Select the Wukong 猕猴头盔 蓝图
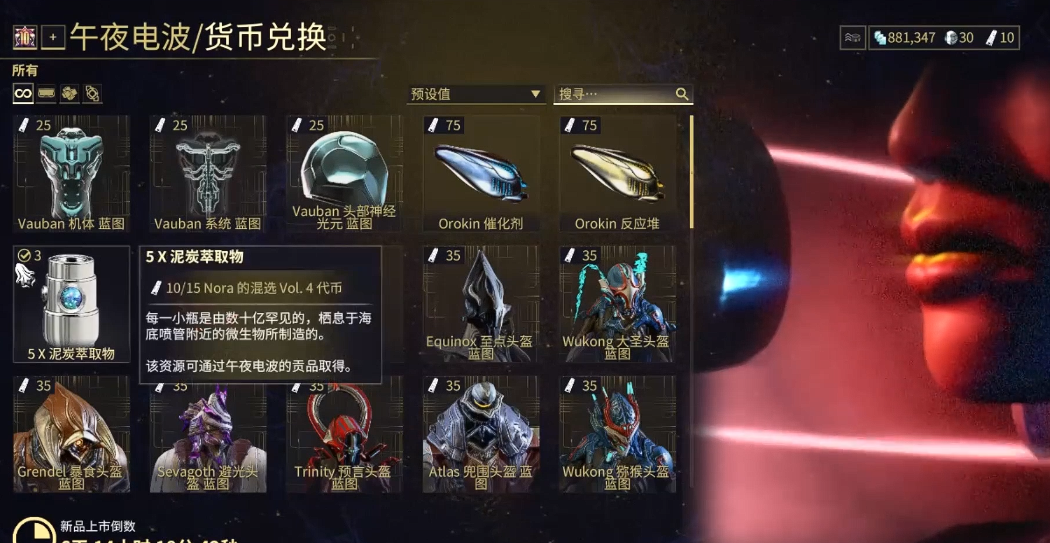1050x543 pixels. coord(617,433)
